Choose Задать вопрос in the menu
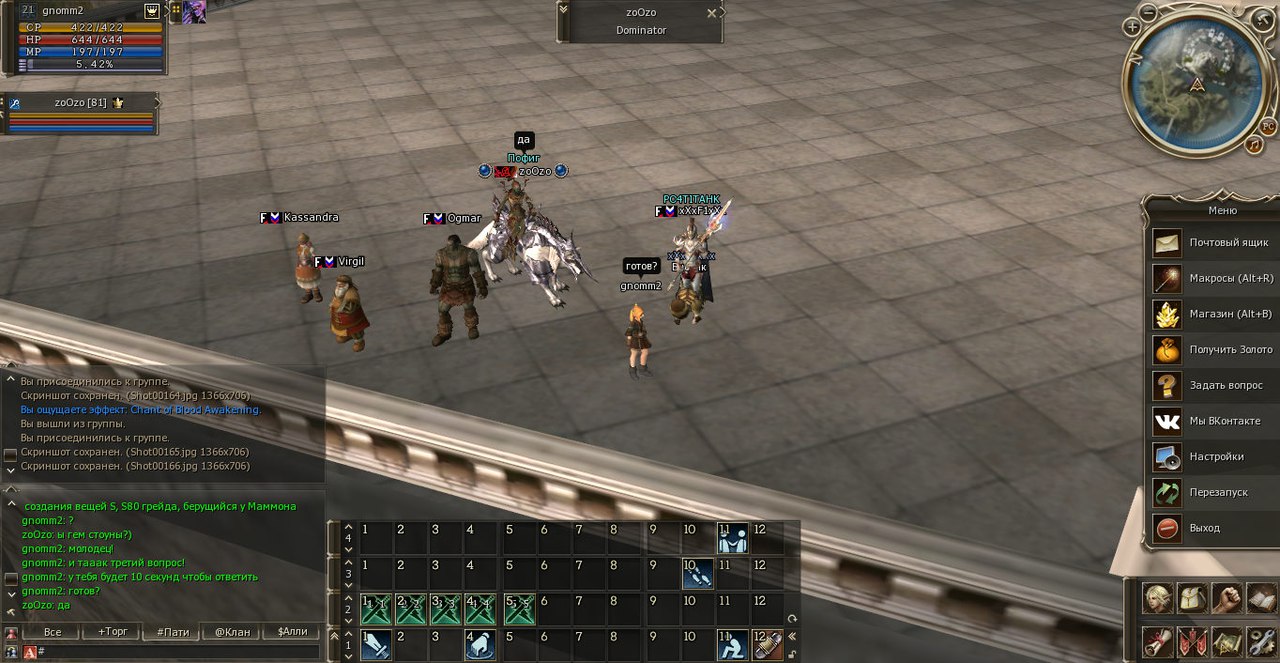The image size is (1280, 663). (1210, 385)
